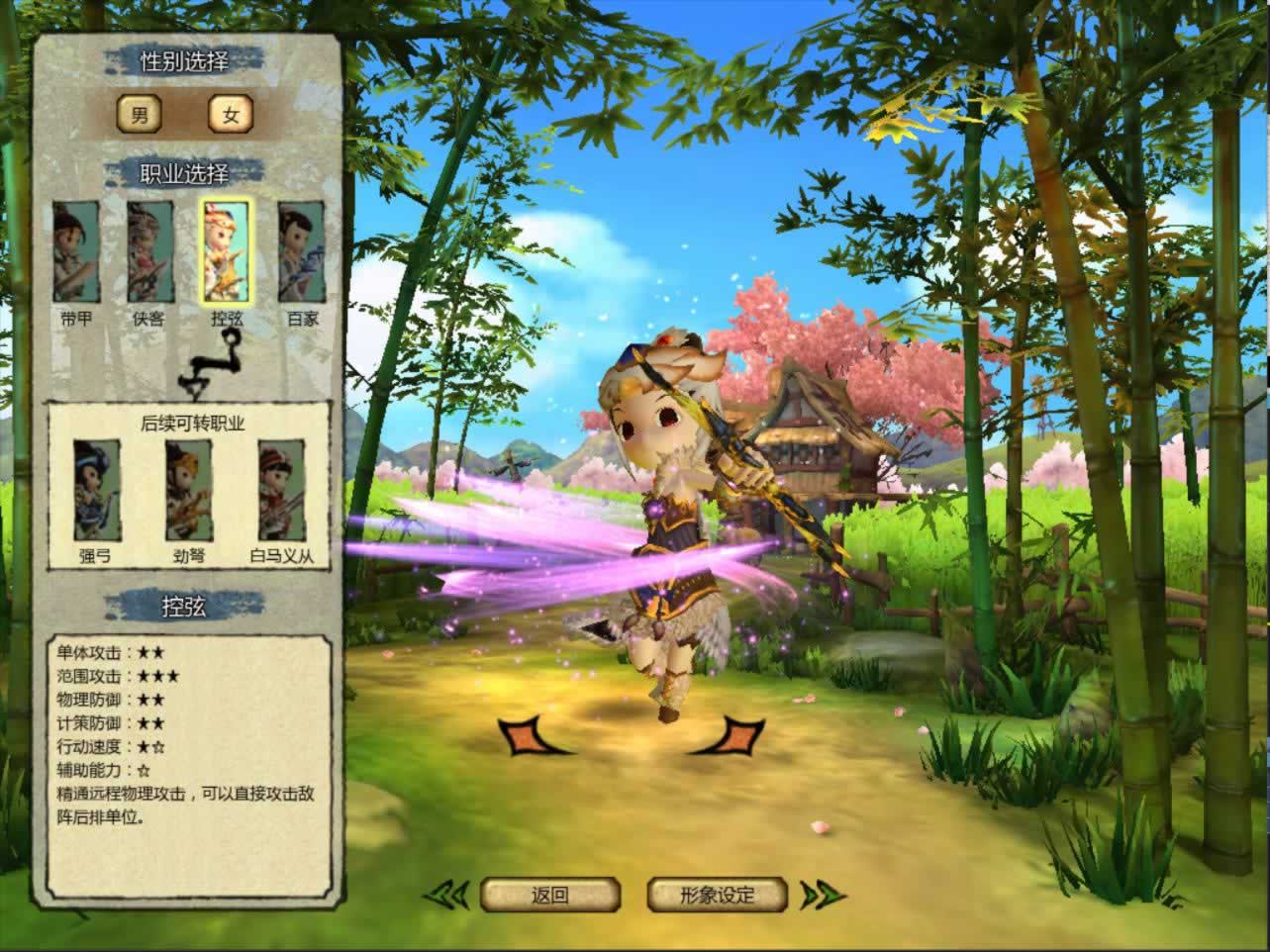This screenshot has height=952, width=1270.
Task: Select the male gender button 男
Action: [x=140, y=116]
